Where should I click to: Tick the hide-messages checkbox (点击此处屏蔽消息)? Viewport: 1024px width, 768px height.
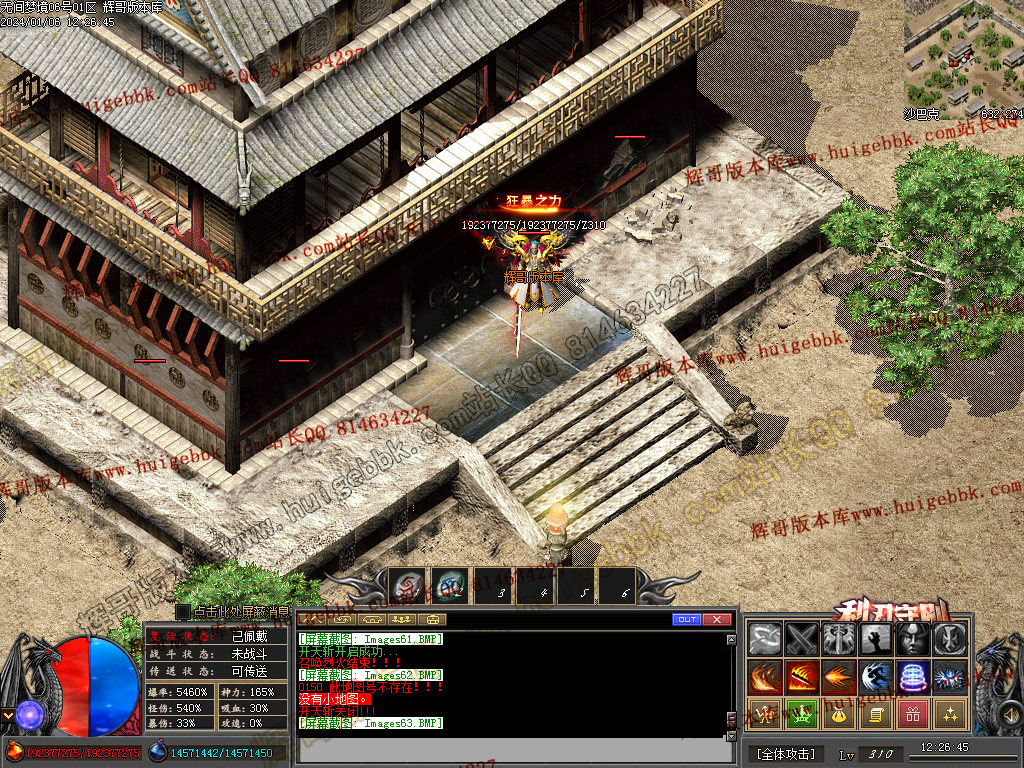[x=182, y=611]
